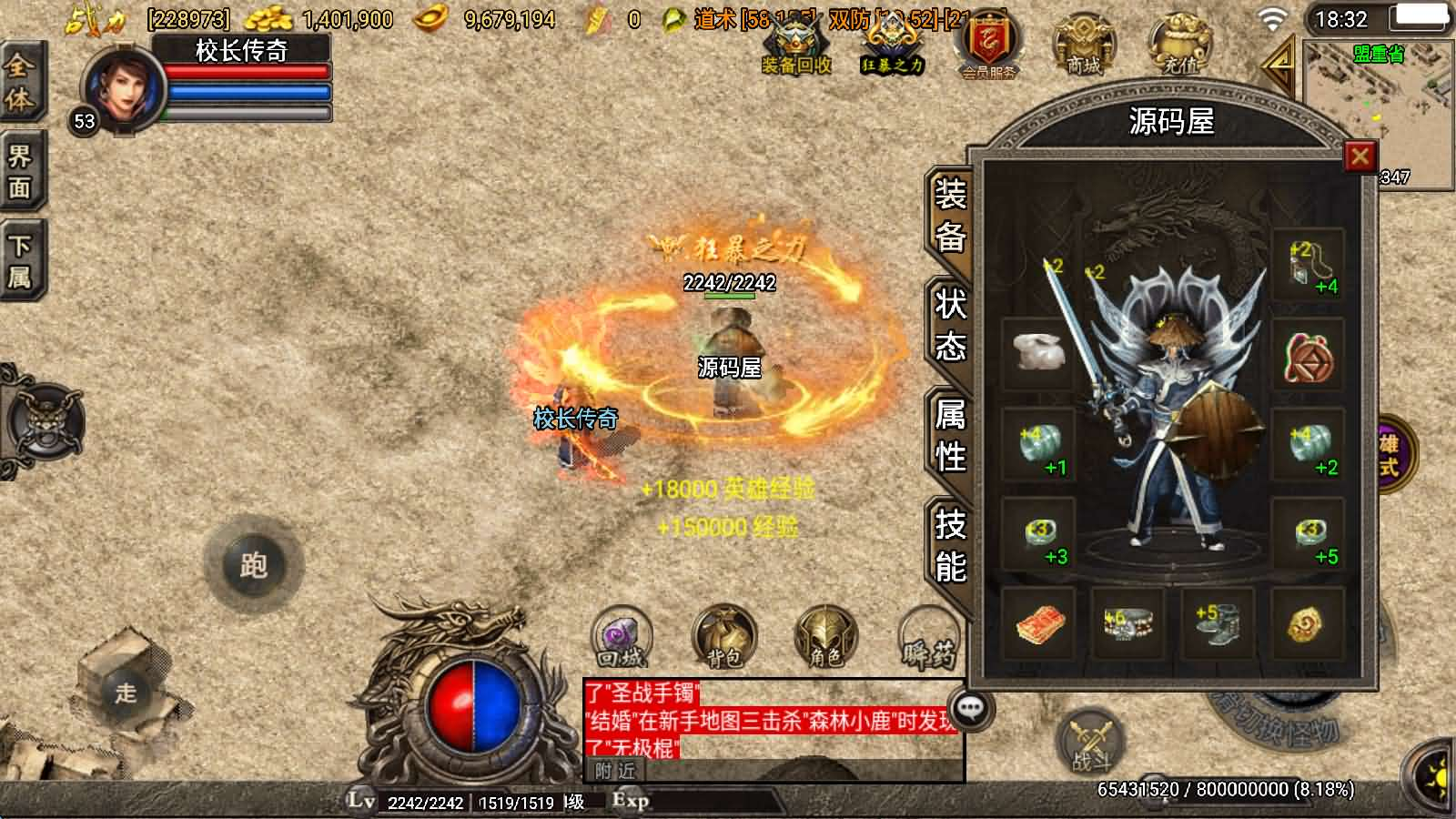Select the 全体 side button
Viewport: 1456px width, 819px height.
click(x=19, y=83)
